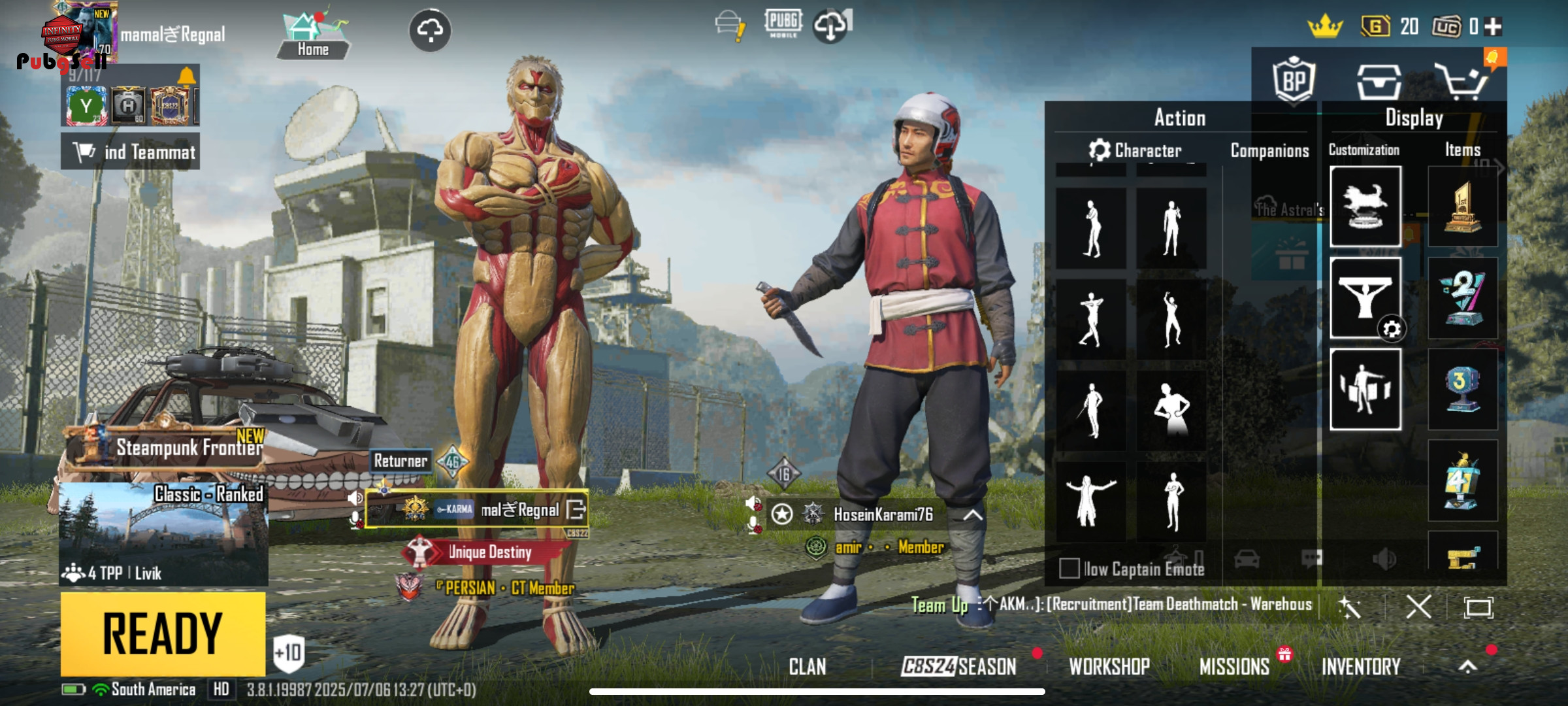Click the Find Teammate button

click(131, 152)
